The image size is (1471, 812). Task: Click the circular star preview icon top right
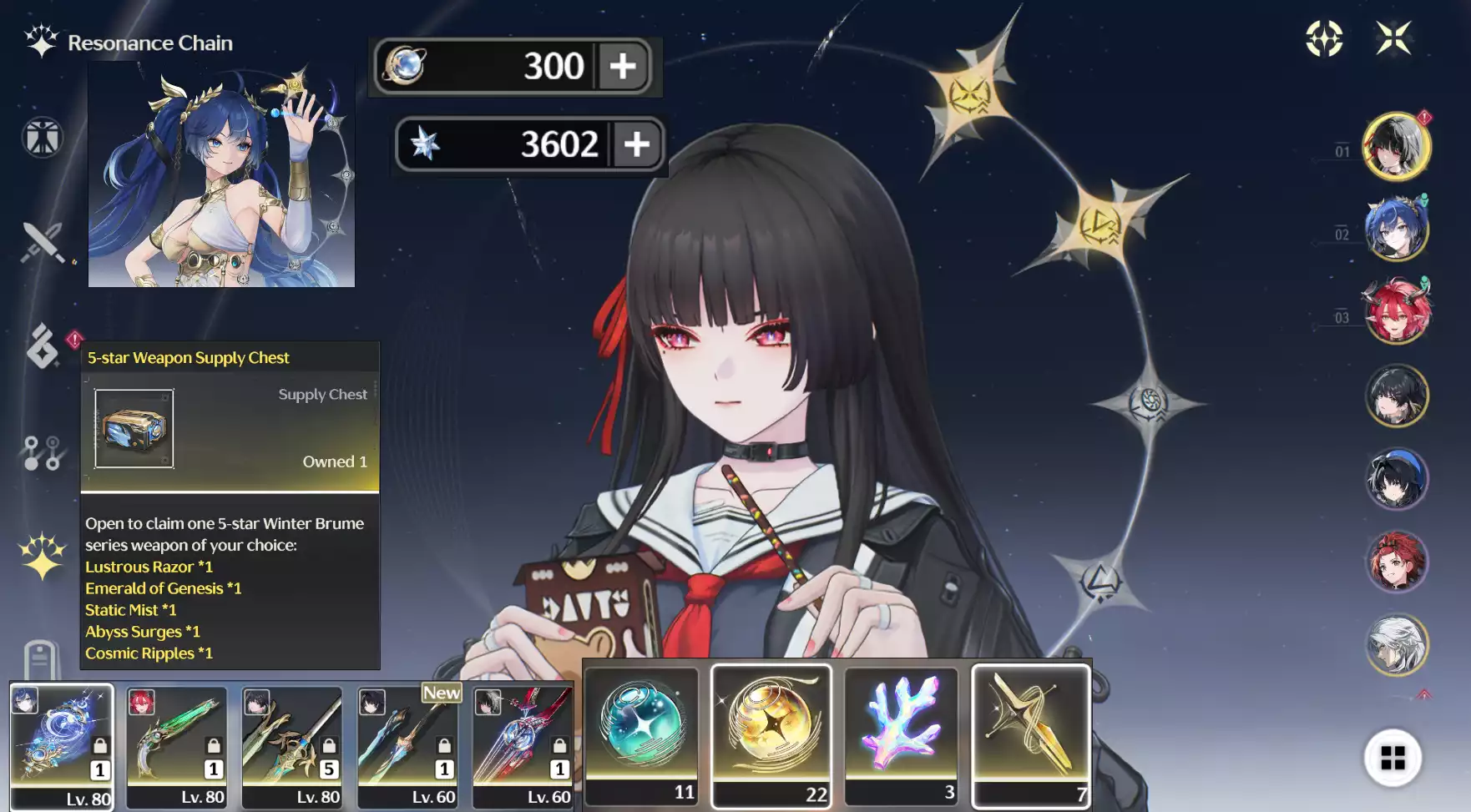point(1325,37)
